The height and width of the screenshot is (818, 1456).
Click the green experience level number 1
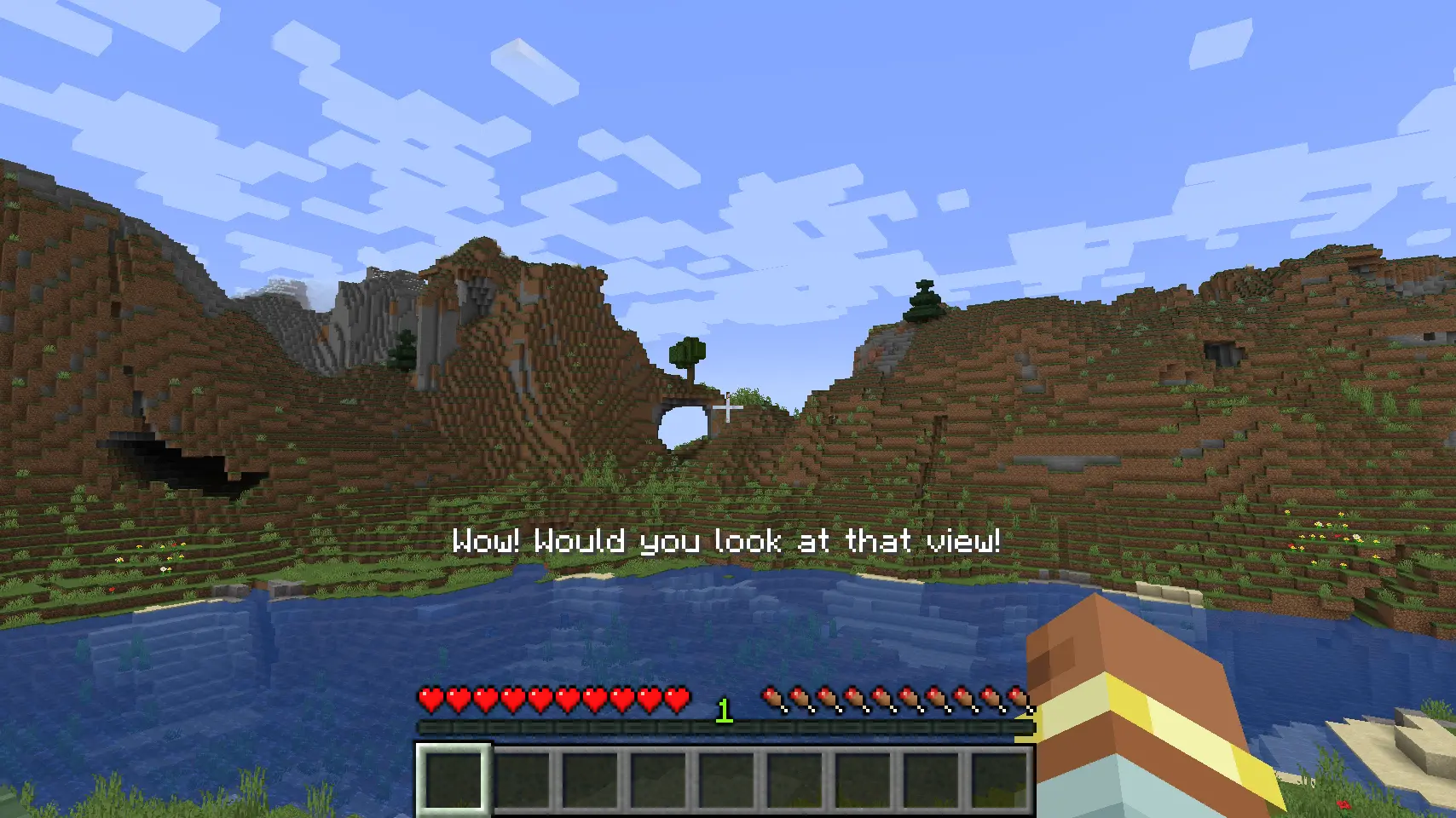point(724,709)
